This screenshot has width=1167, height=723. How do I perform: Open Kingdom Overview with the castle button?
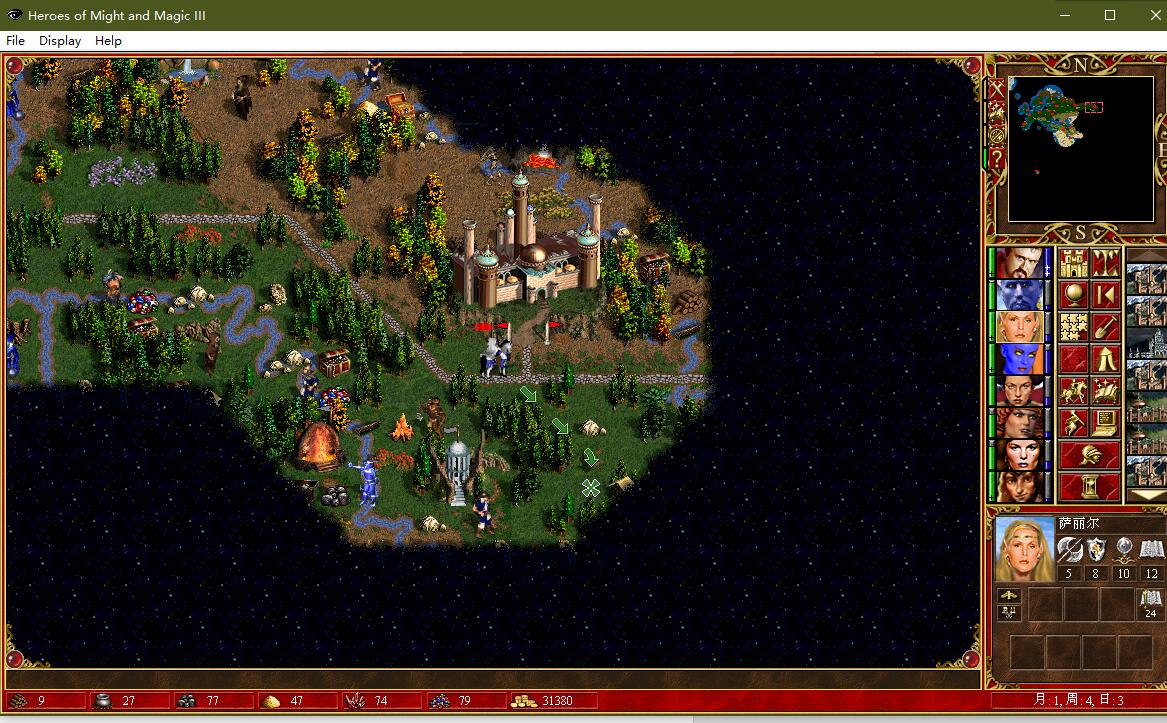click(x=1073, y=264)
